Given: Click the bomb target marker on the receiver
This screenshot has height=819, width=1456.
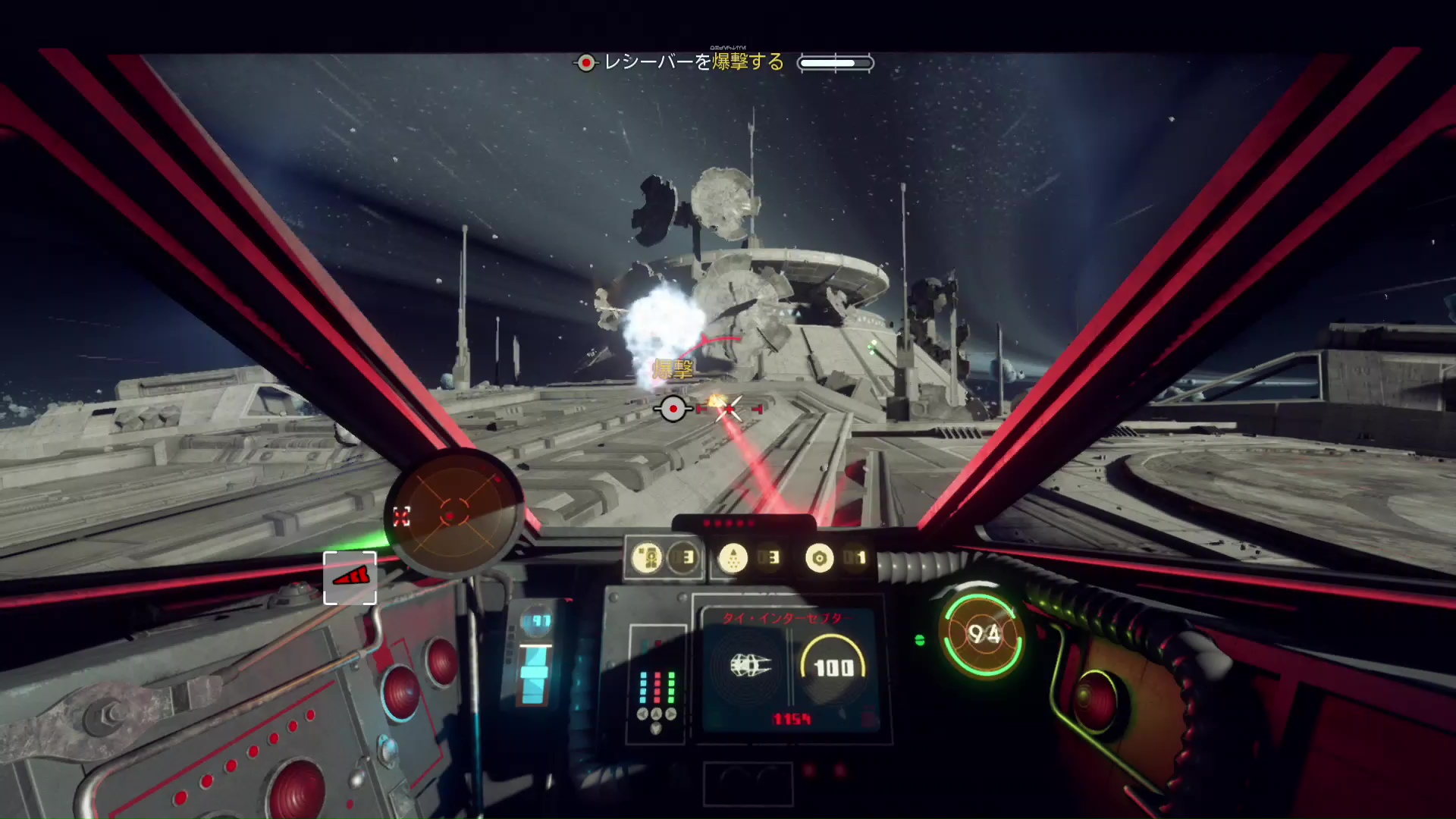Looking at the screenshot, I should coord(673,409).
